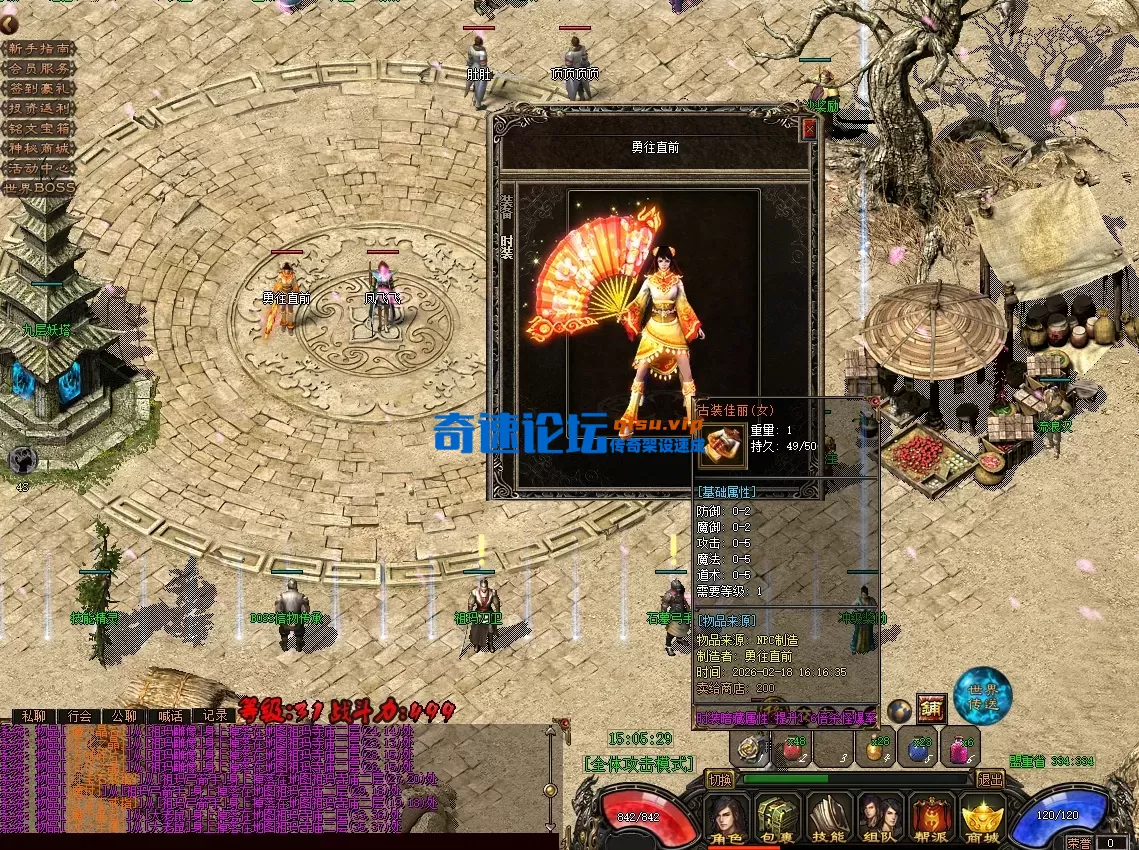Screen dimensions: 1139x850
Task: Switch chat to the 私聊 private tab
Action: pyautogui.click(x=34, y=716)
